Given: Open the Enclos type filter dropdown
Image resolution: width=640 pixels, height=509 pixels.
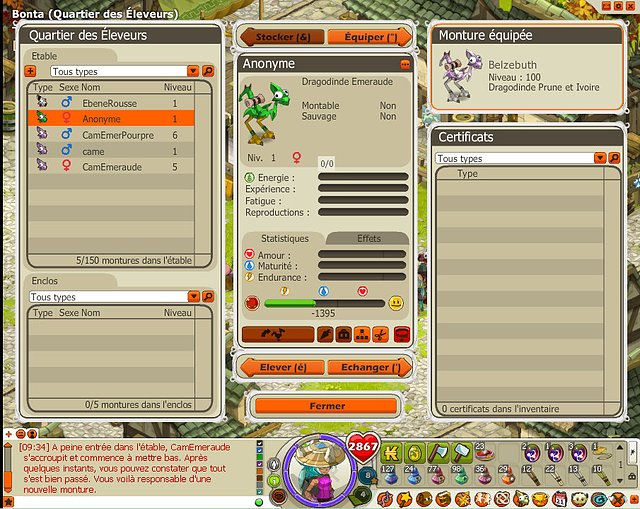Looking at the screenshot, I should 193,297.
